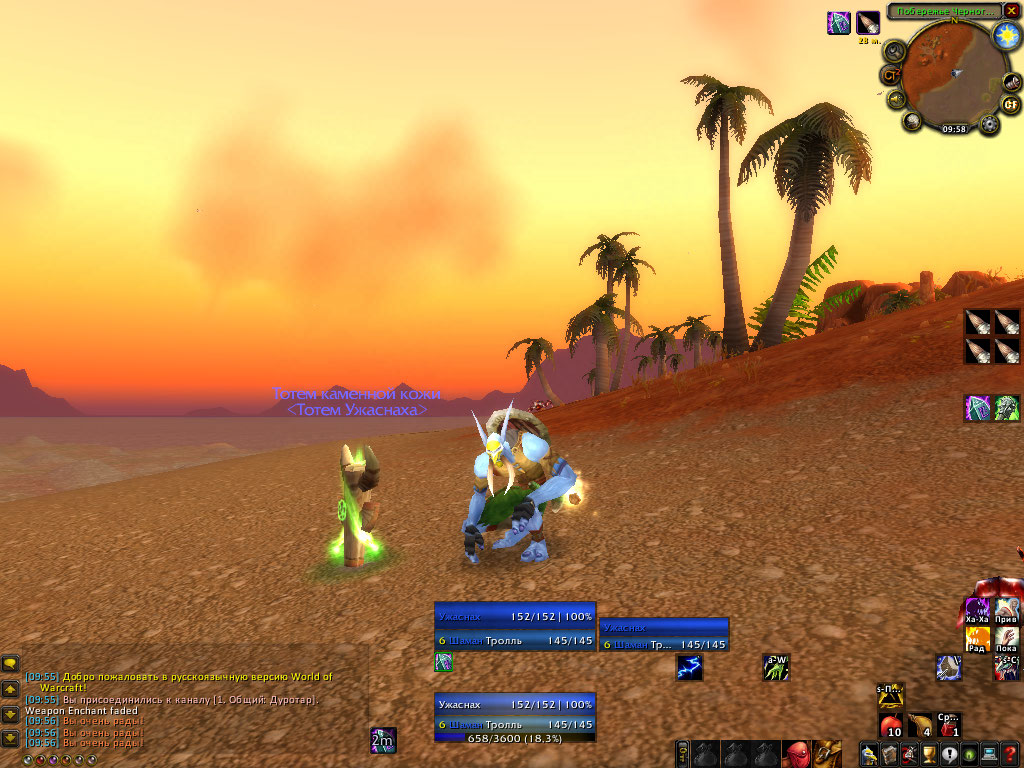The width and height of the screenshot is (1024, 768).
Task: Open the golden chalice achievements button
Action: [x=928, y=754]
